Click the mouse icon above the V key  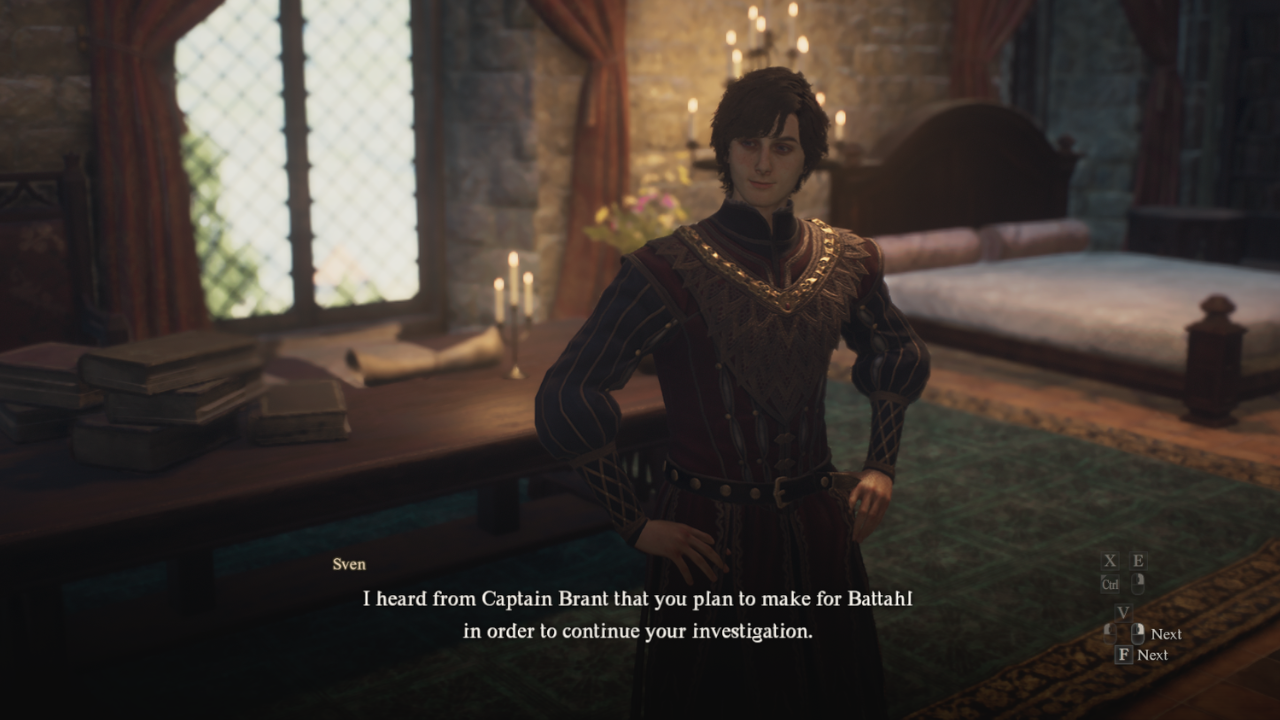tap(1137, 584)
